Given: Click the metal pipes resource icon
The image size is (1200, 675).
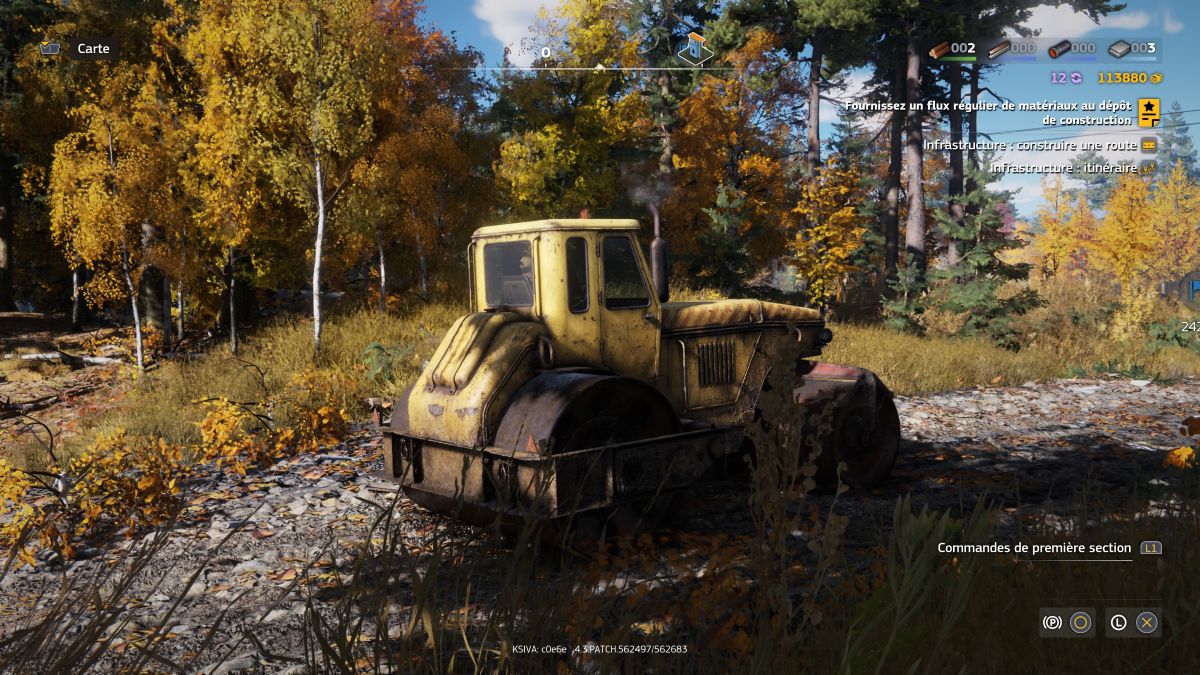Looking at the screenshot, I should tap(1059, 49).
